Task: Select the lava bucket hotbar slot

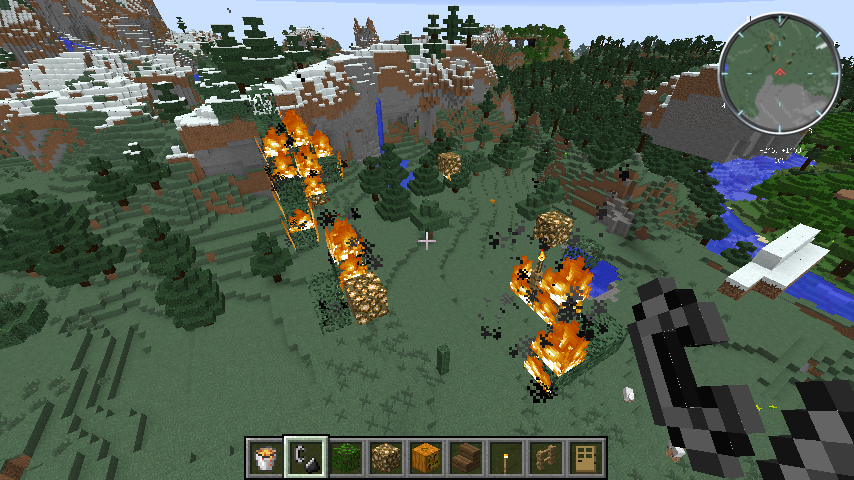Action: click(x=265, y=458)
